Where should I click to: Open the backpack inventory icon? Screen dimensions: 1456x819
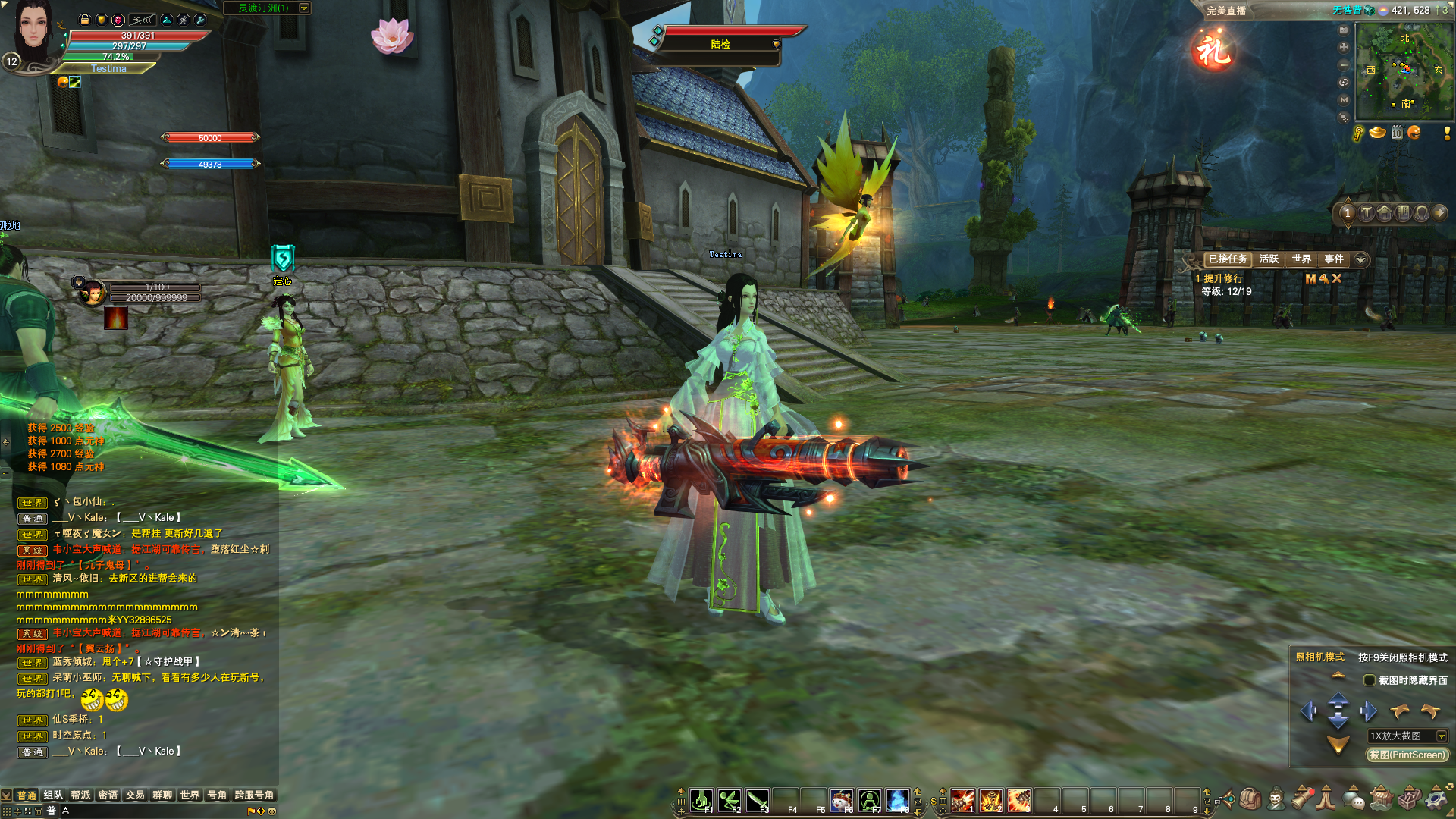pyautogui.click(x=1250, y=799)
